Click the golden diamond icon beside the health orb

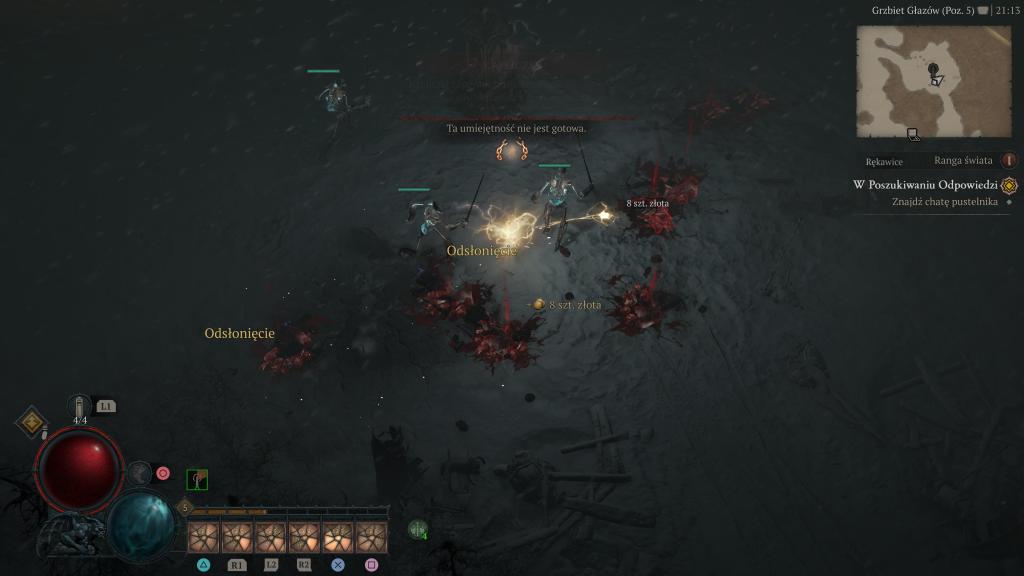(x=32, y=422)
